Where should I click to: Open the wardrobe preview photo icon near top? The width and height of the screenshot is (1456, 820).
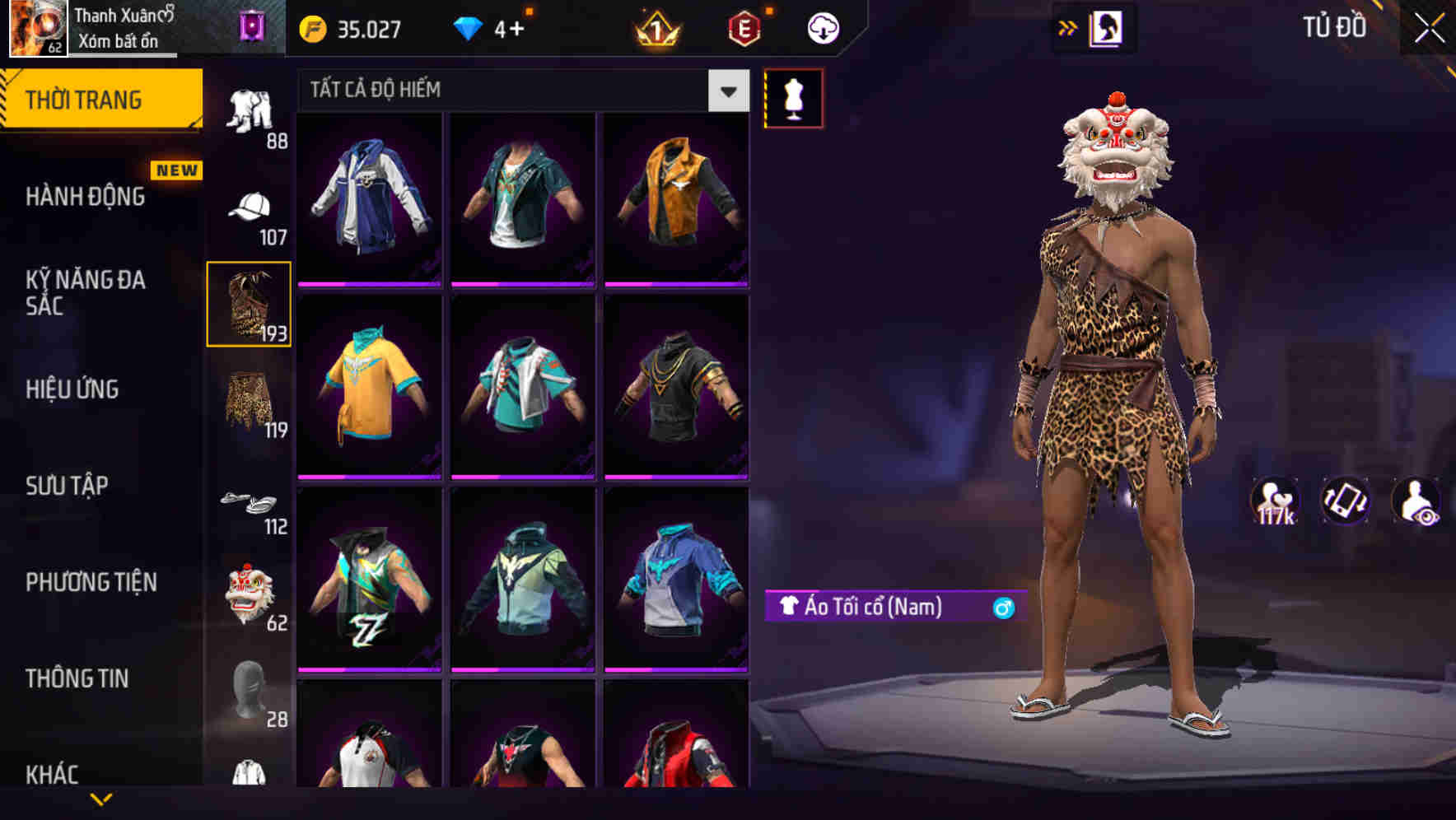point(1107,27)
